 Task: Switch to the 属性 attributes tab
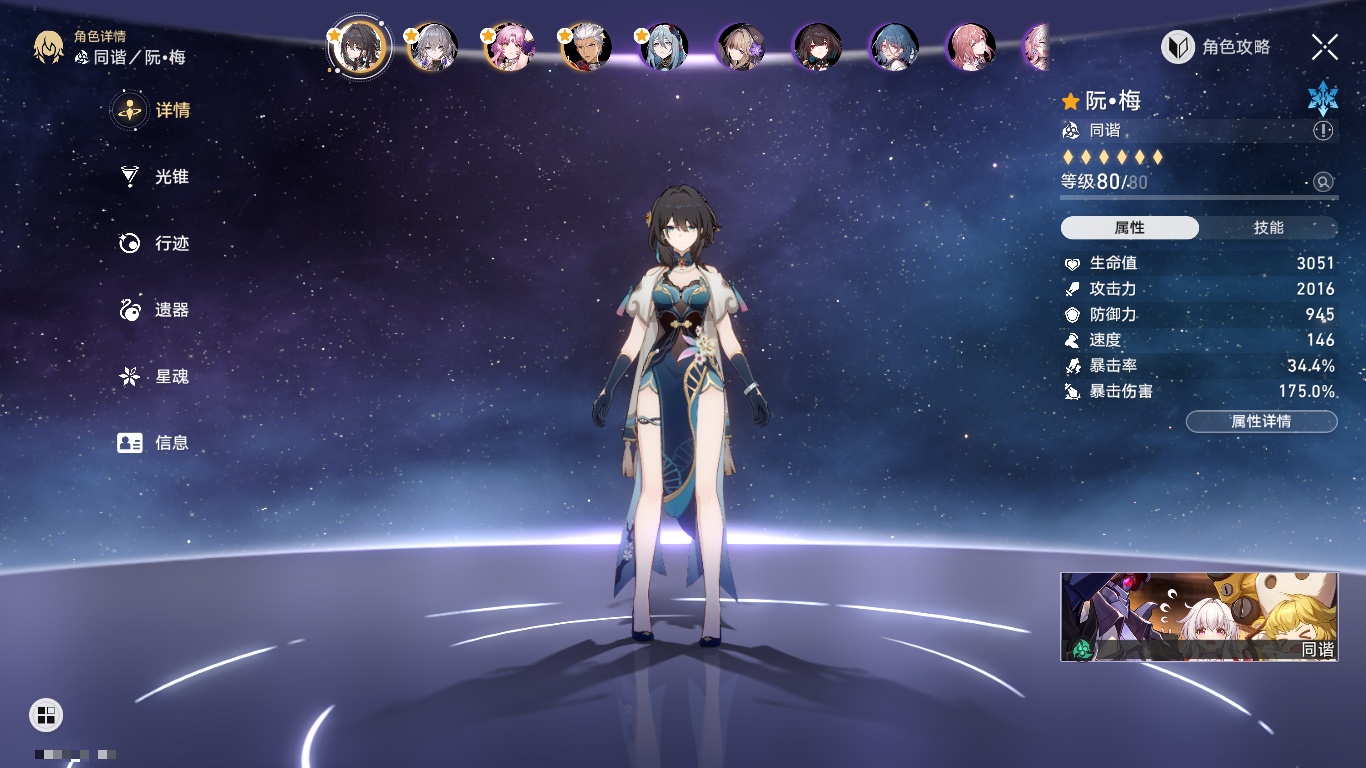click(x=1130, y=228)
